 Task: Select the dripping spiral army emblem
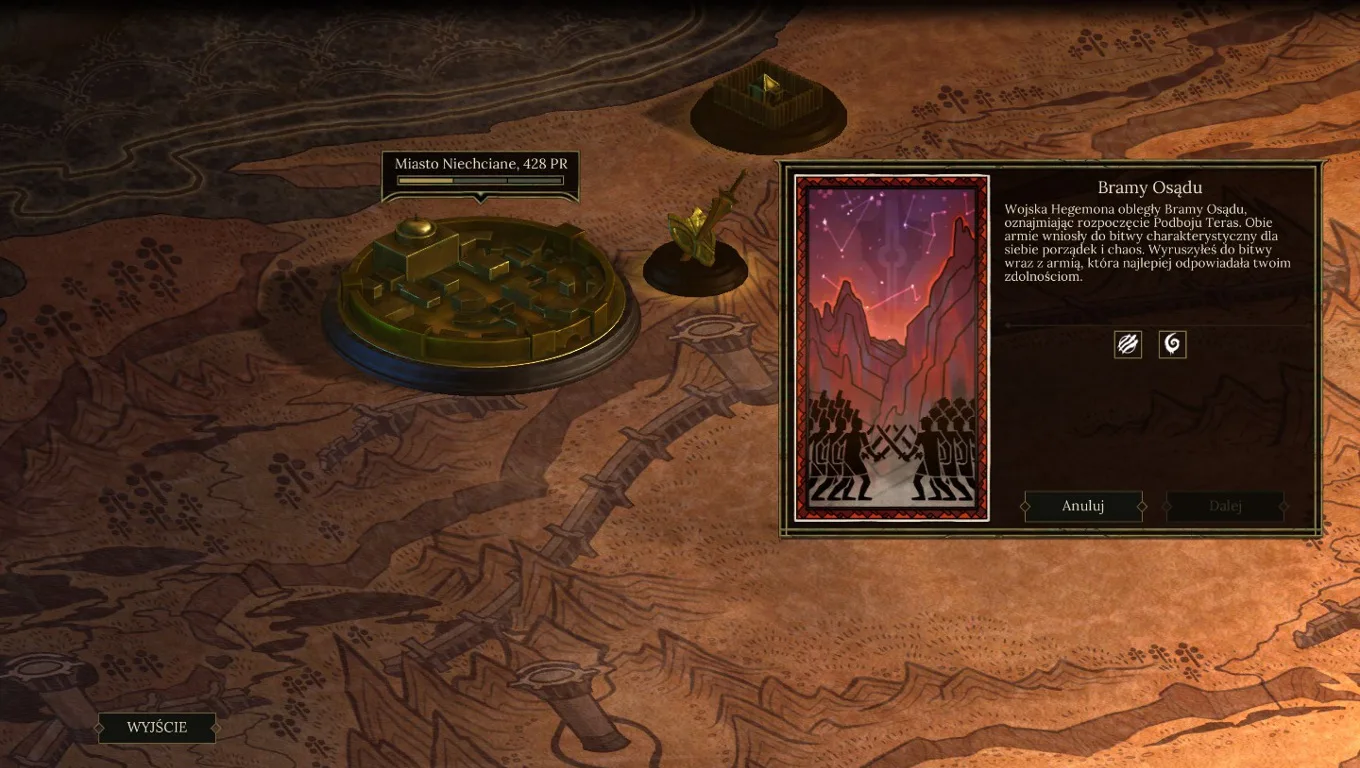tap(1171, 344)
